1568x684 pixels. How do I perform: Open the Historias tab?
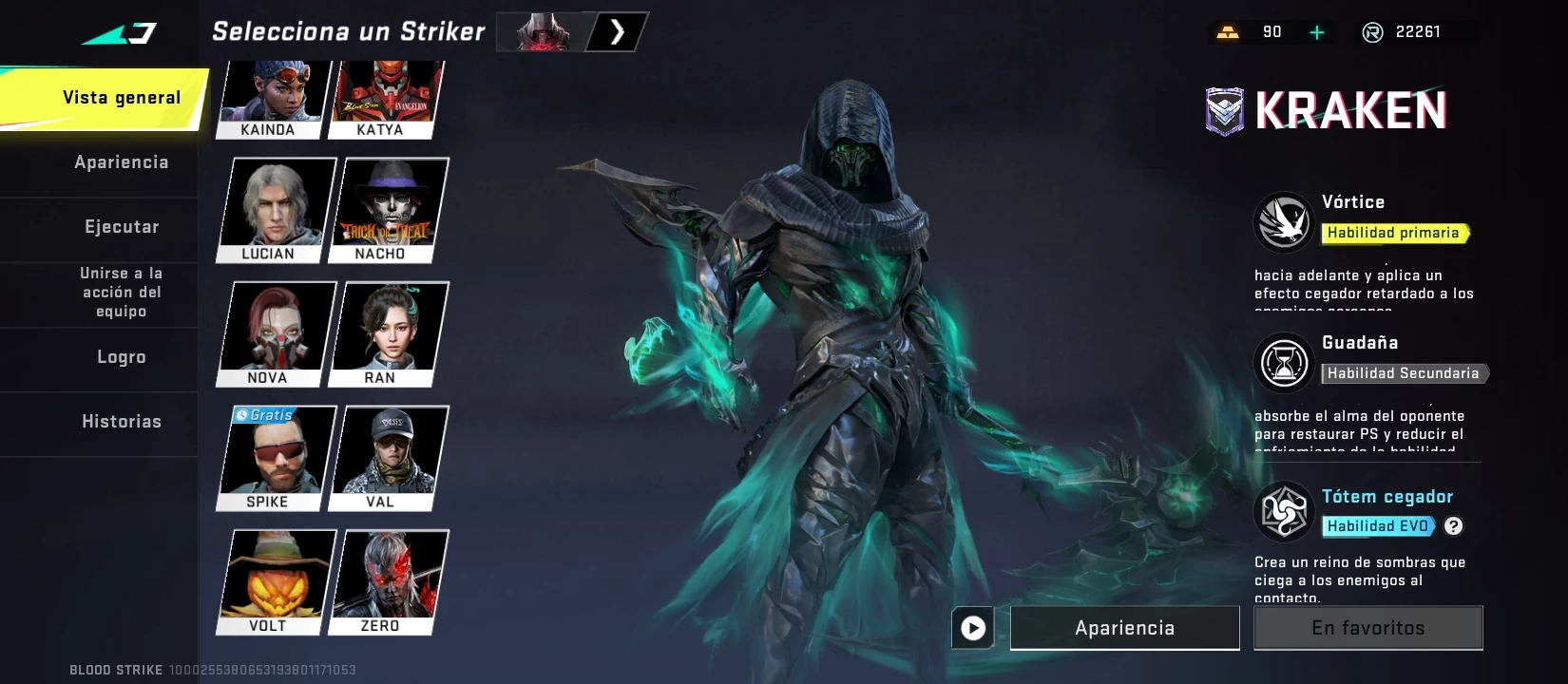tap(122, 422)
